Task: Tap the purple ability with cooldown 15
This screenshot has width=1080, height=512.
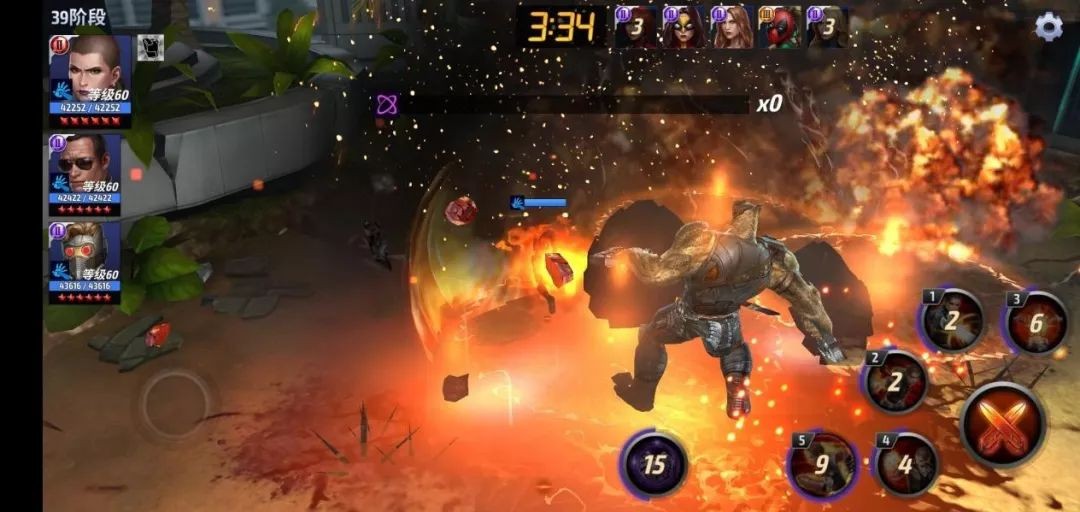Action: (654, 464)
